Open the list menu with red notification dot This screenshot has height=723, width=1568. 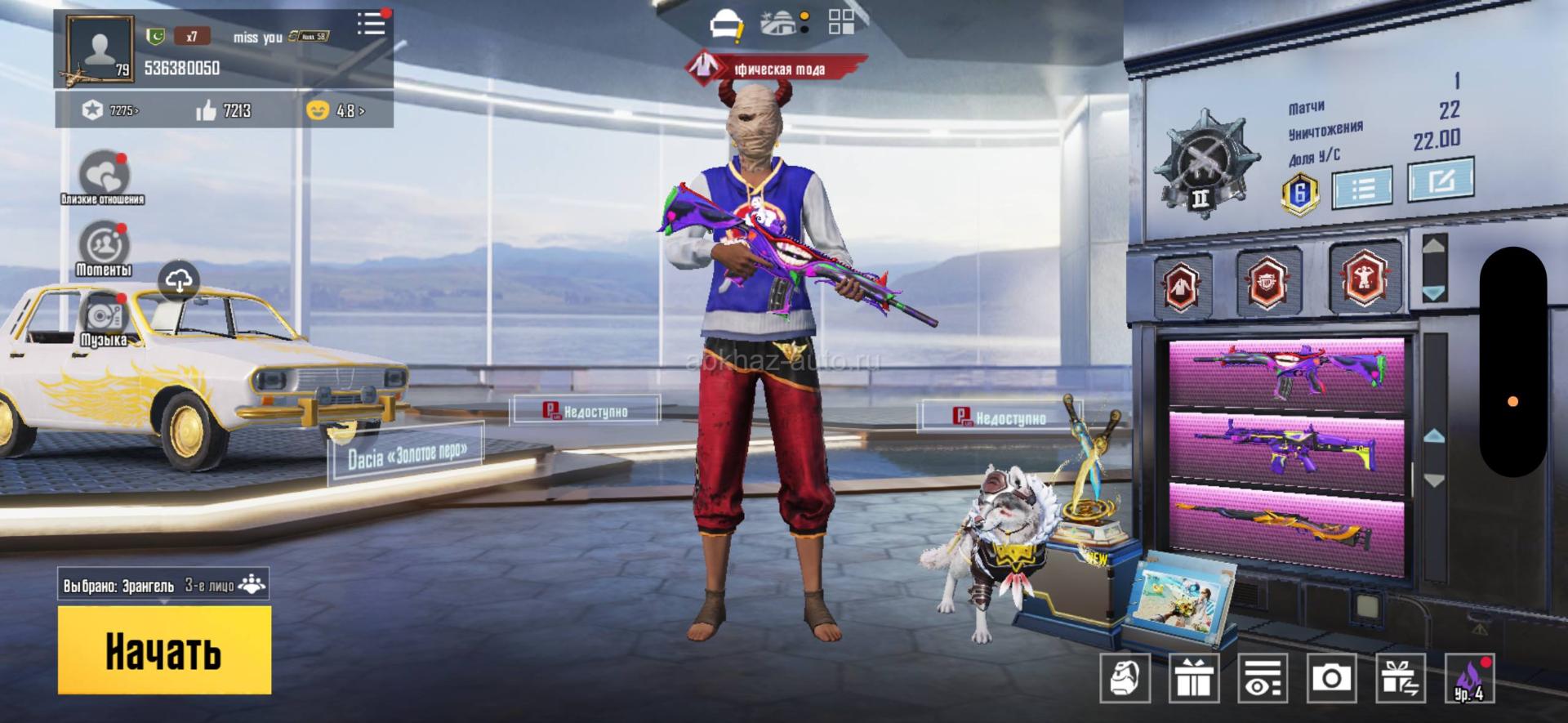click(x=372, y=24)
